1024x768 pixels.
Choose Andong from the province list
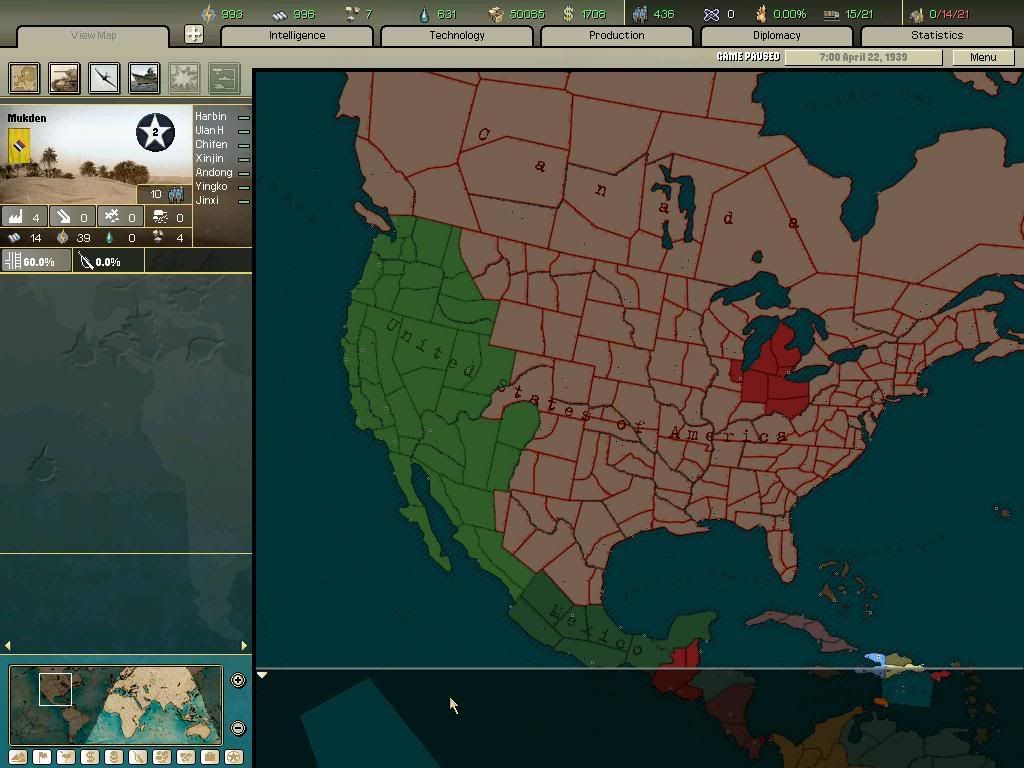[213, 173]
